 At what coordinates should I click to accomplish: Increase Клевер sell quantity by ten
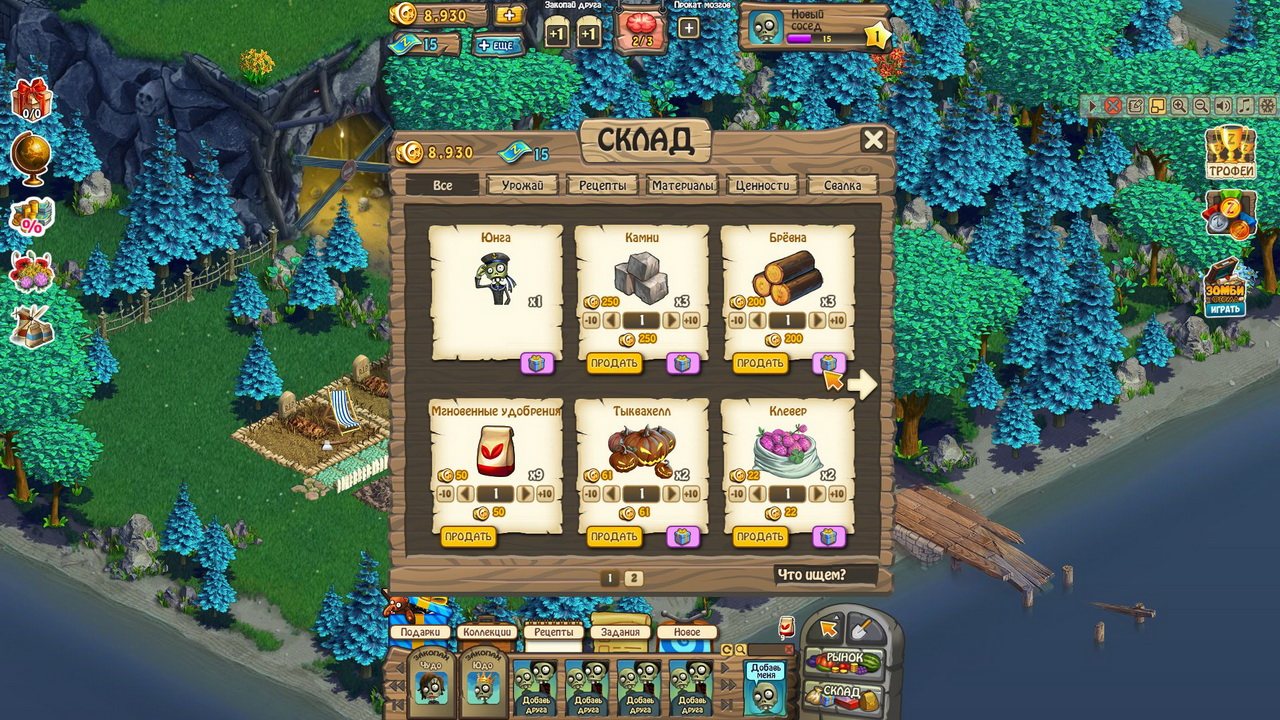pos(836,494)
